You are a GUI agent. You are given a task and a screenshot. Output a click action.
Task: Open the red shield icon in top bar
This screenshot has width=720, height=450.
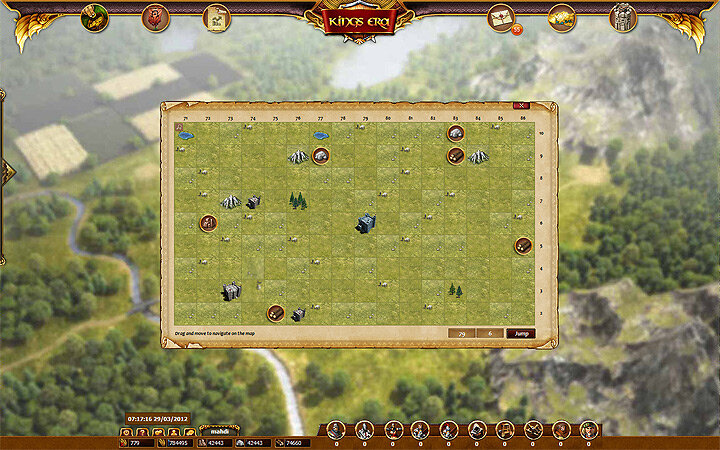click(155, 17)
